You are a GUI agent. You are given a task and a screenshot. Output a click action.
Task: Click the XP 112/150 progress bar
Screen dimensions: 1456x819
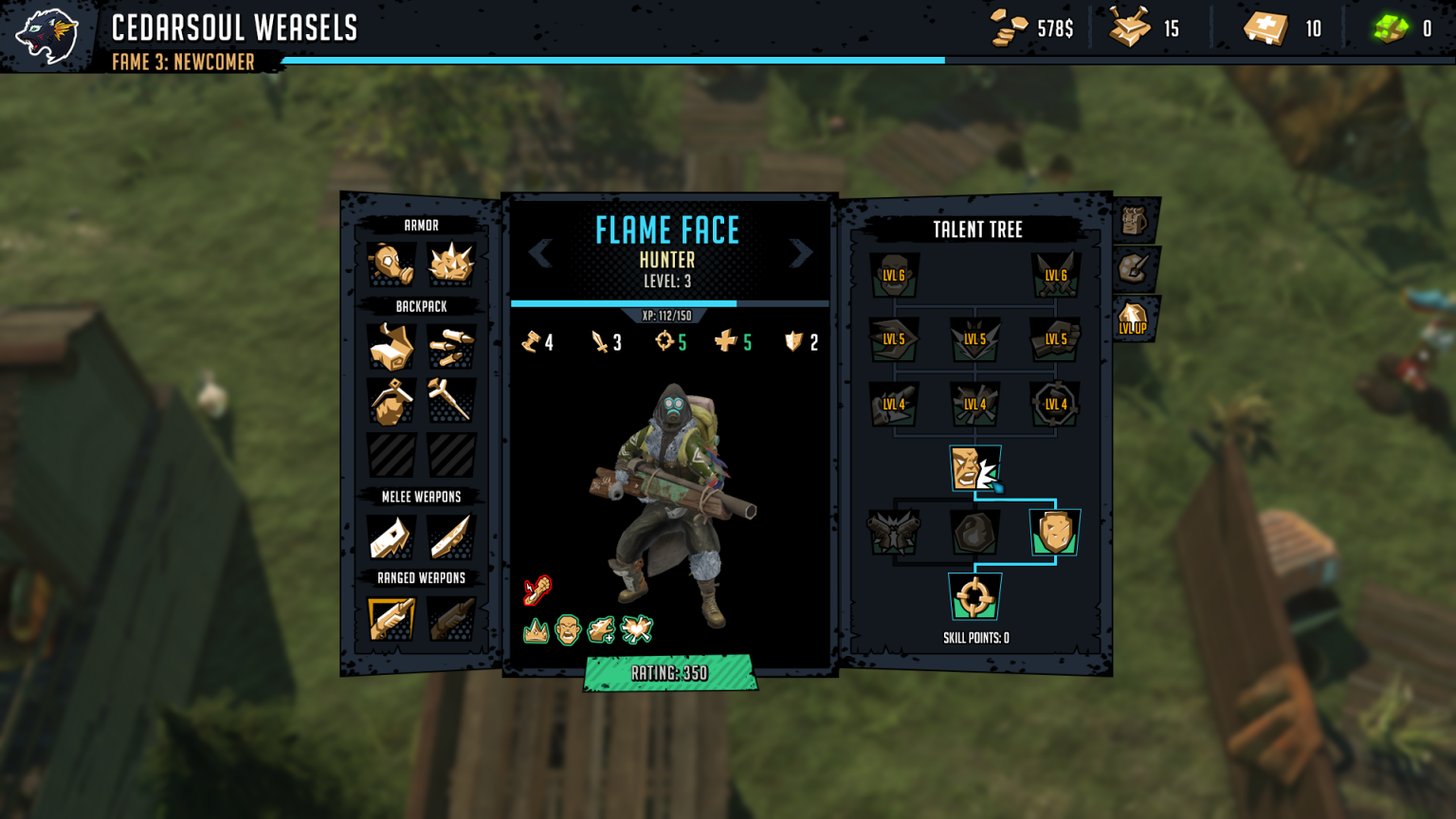point(670,304)
